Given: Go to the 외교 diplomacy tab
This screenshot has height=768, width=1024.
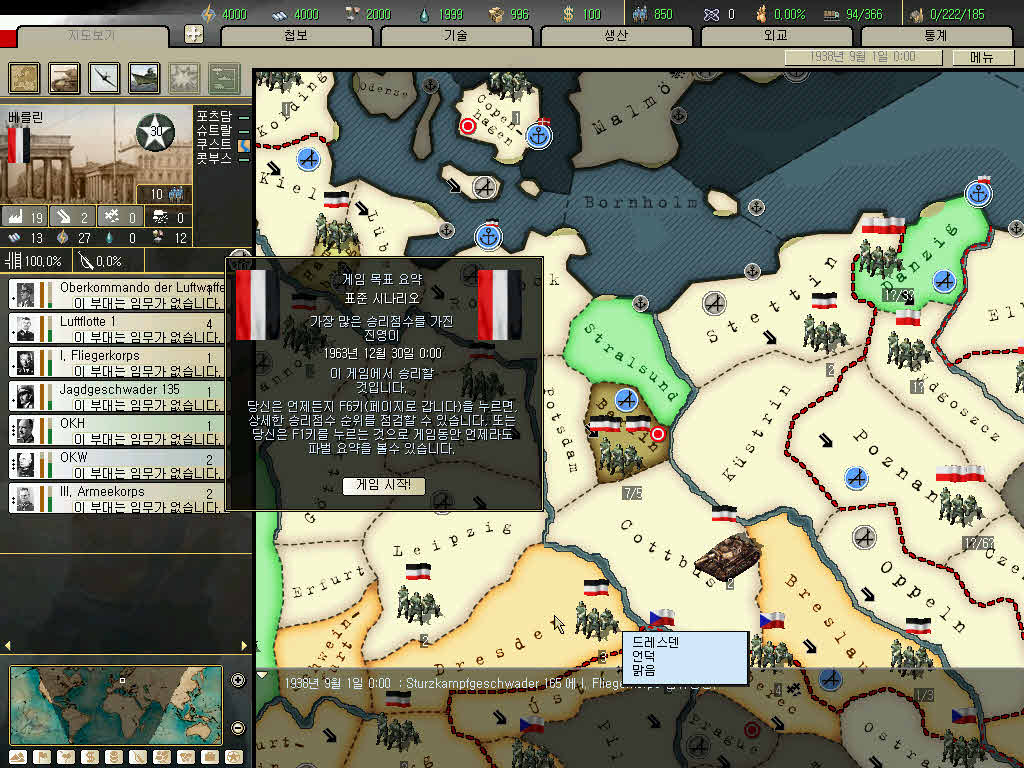Looking at the screenshot, I should pos(776,36).
